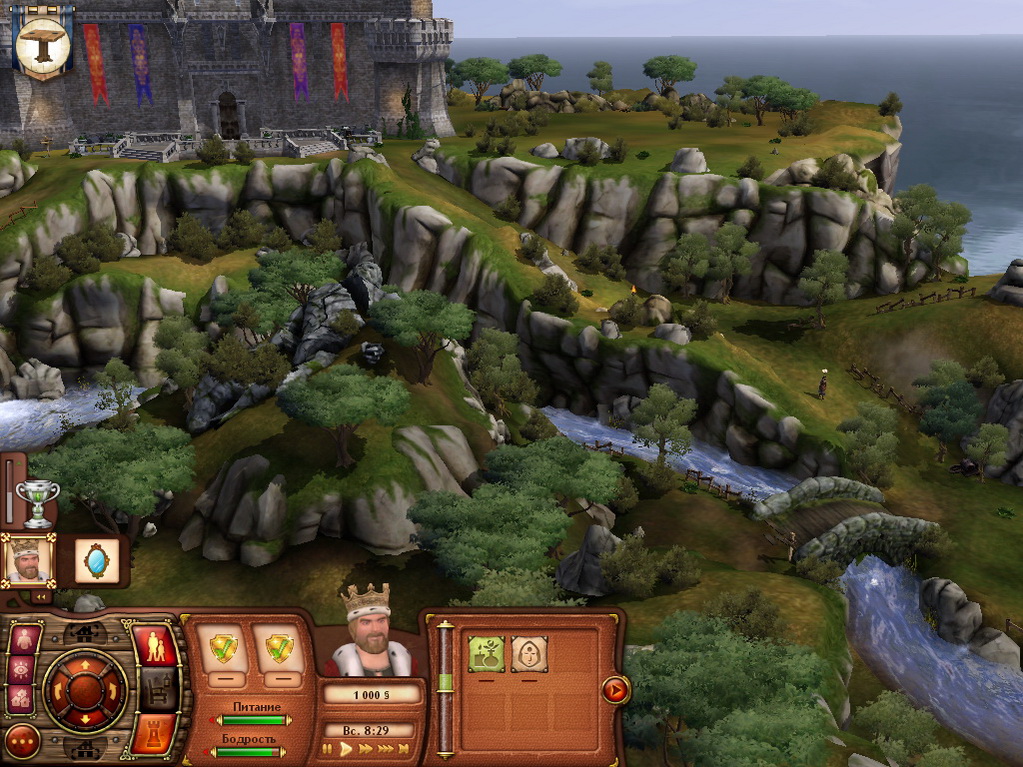Set game to double fast-forward speed
1023x767 pixels.
pyautogui.click(x=366, y=748)
